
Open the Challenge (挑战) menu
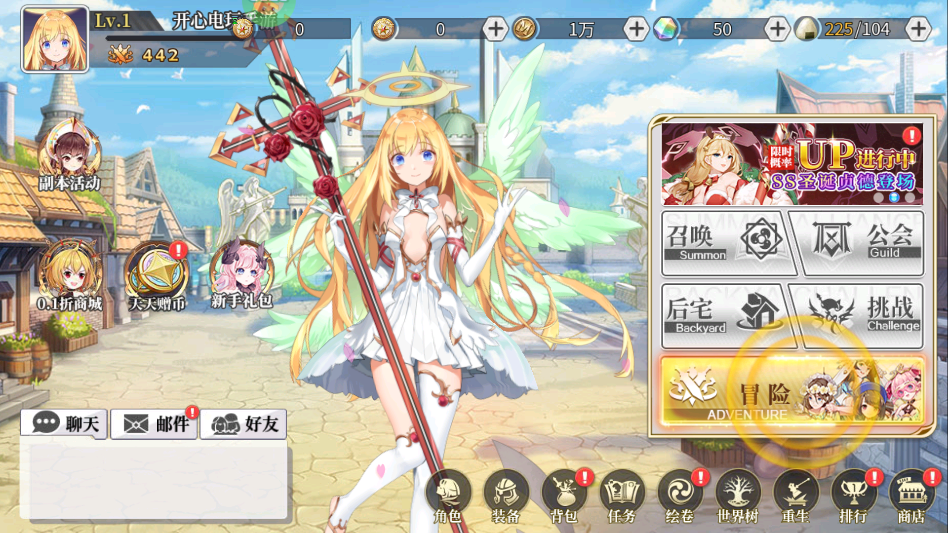[x=855, y=316]
